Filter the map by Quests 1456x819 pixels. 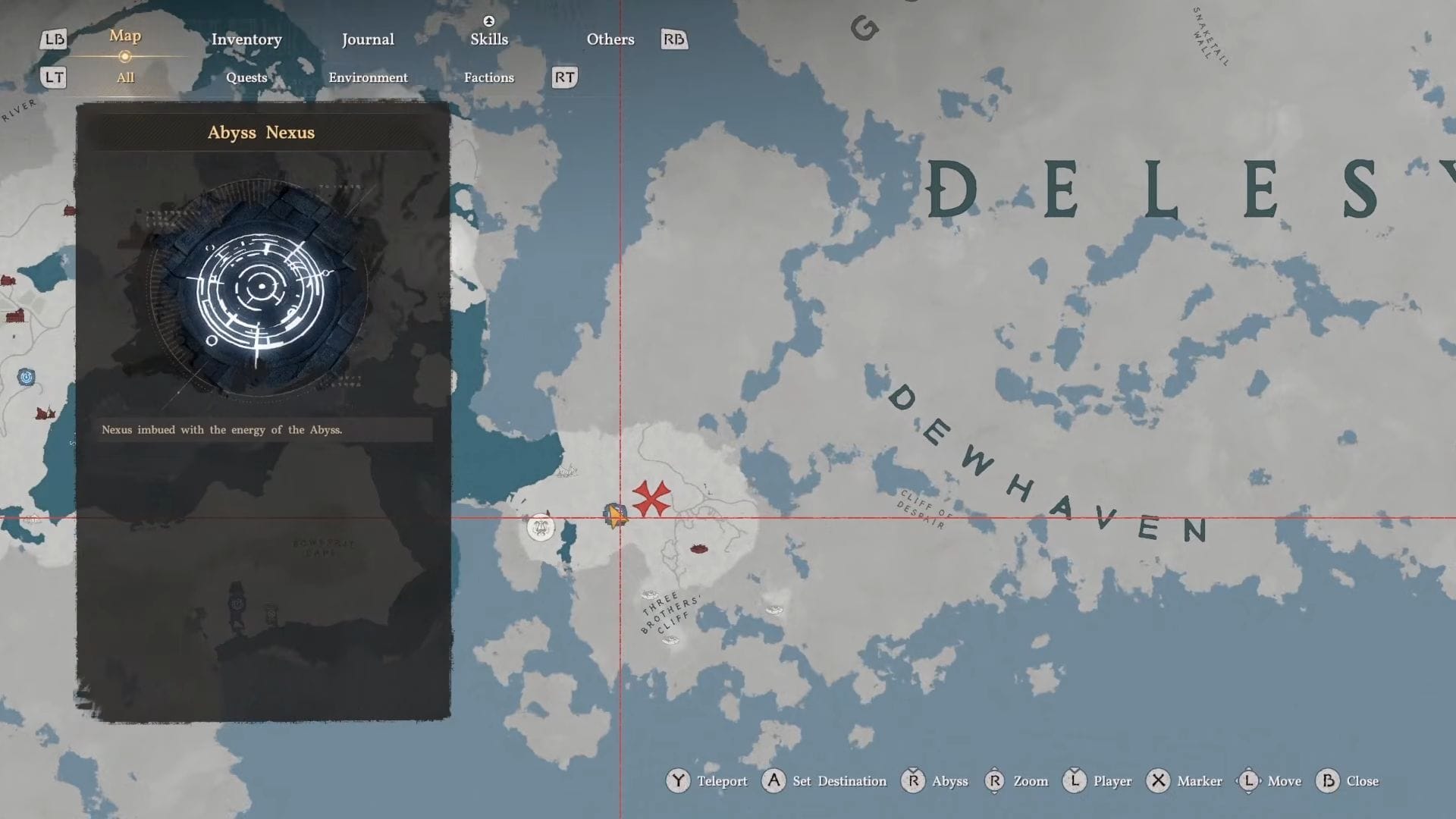pyautogui.click(x=246, y=77)
